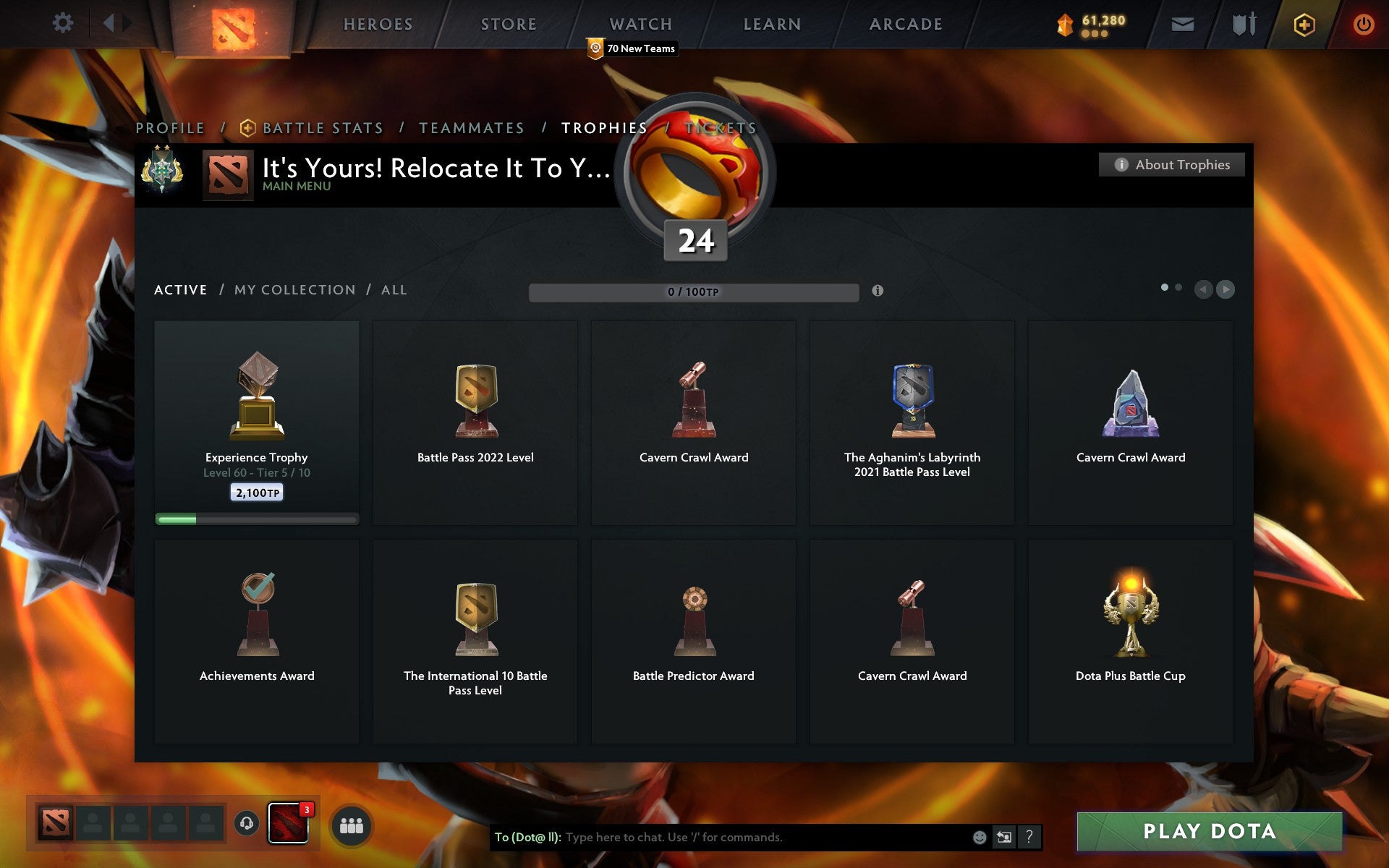
Task: Click the back navigation arrow near settings
Action: point(107,23)
